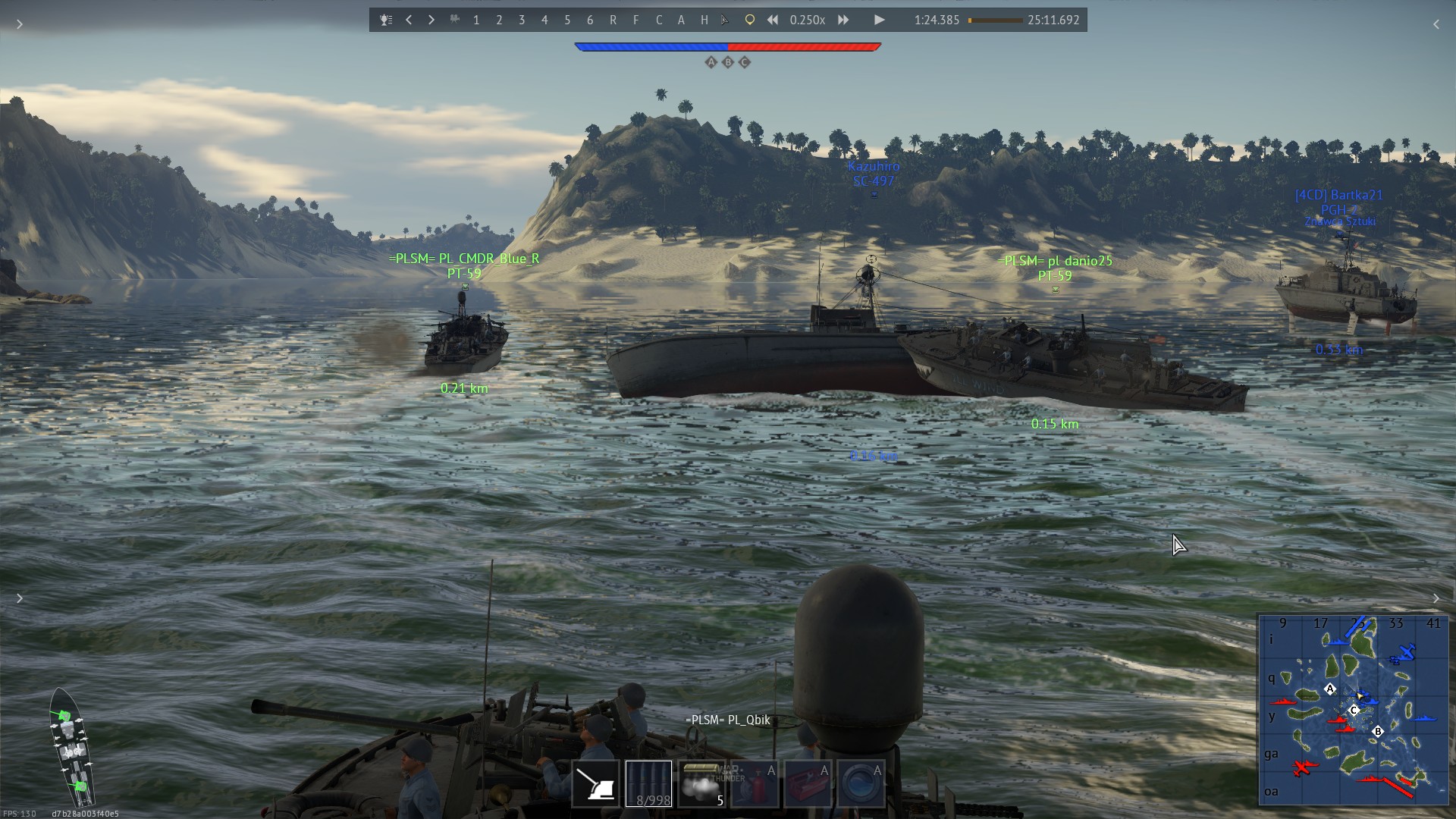Click the ship damage status indicator

coord(72,747)
